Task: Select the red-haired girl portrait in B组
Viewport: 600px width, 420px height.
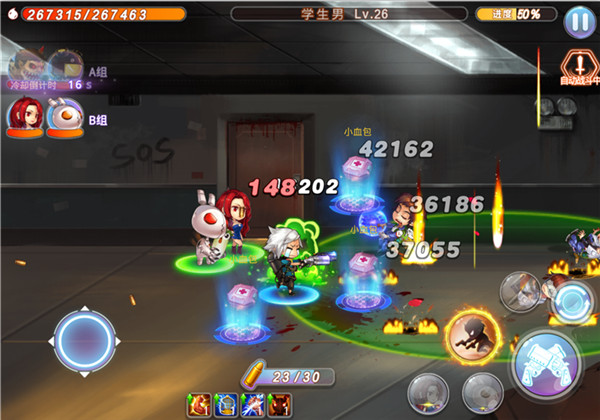Action: pyautogui.click(x=24, y=115)
